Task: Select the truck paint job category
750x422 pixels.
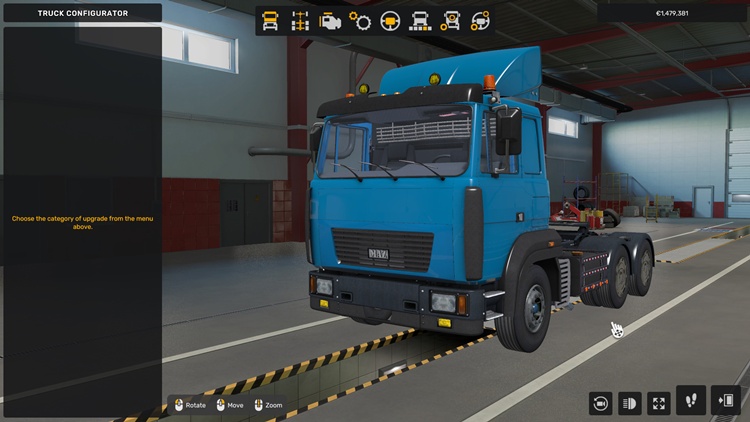Action: pos(421,21)
